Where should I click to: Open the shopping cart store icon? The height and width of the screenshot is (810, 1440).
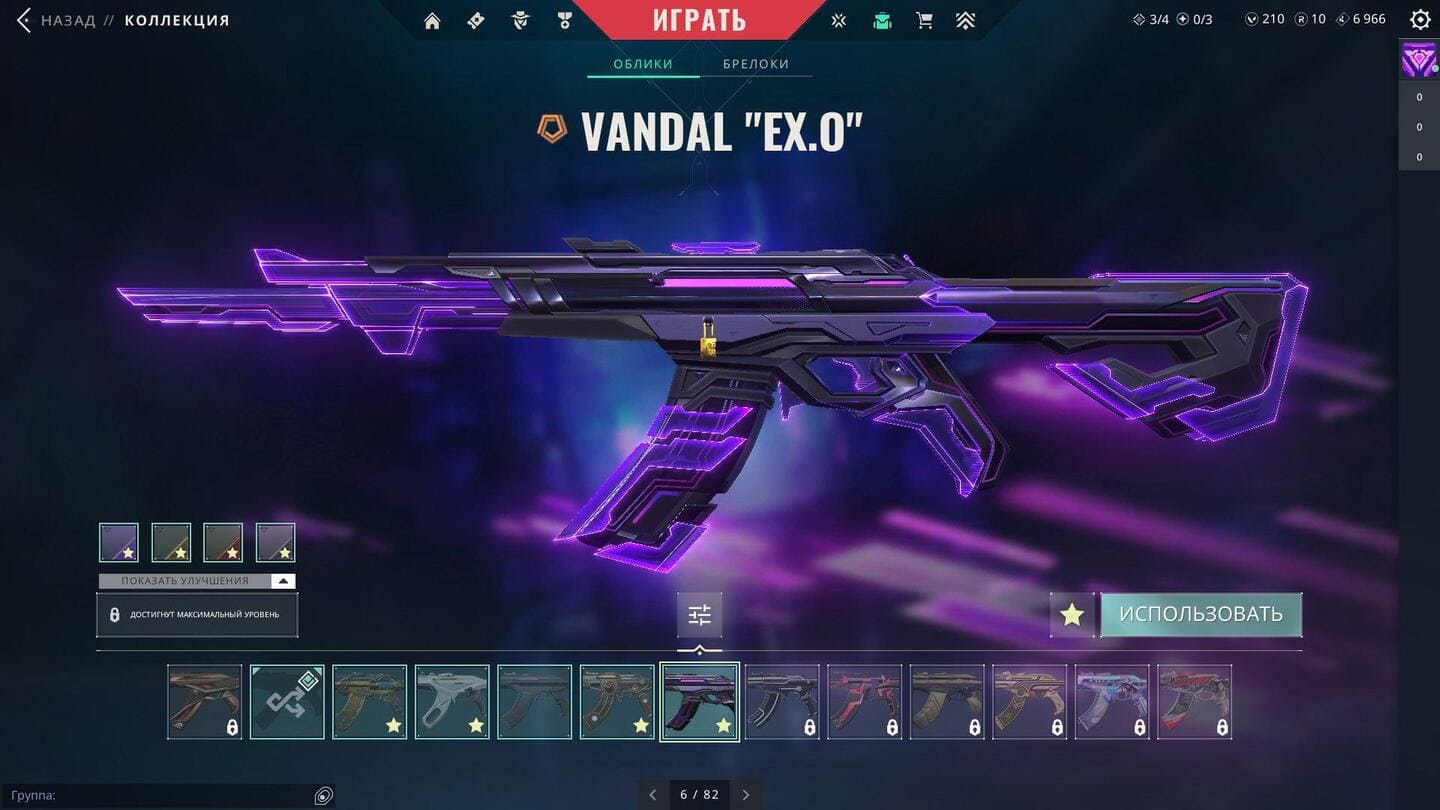[924, 21]
